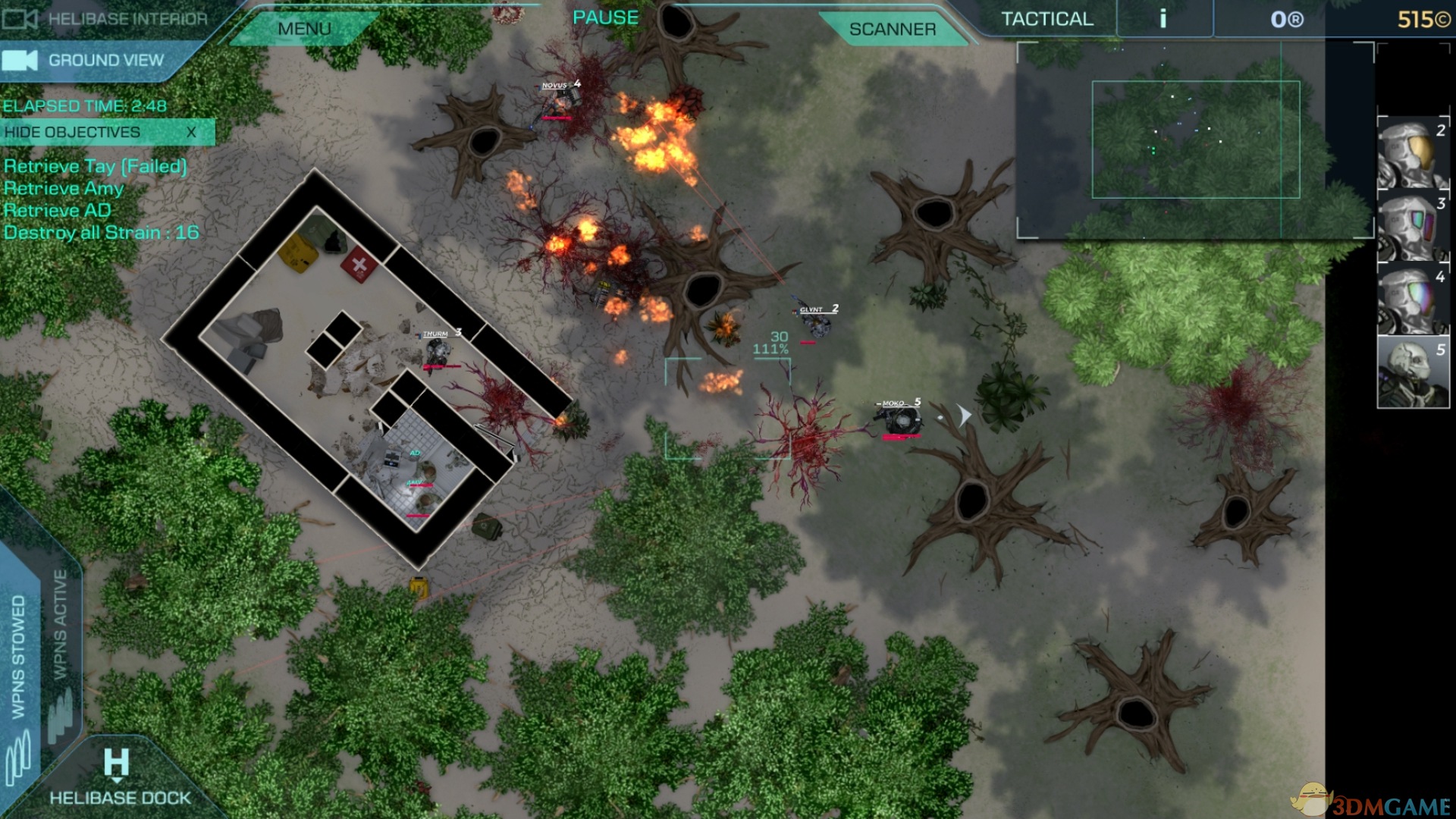Select squad member portrait number 2
1456x819 pixels.
click(x=1412, y=154)
